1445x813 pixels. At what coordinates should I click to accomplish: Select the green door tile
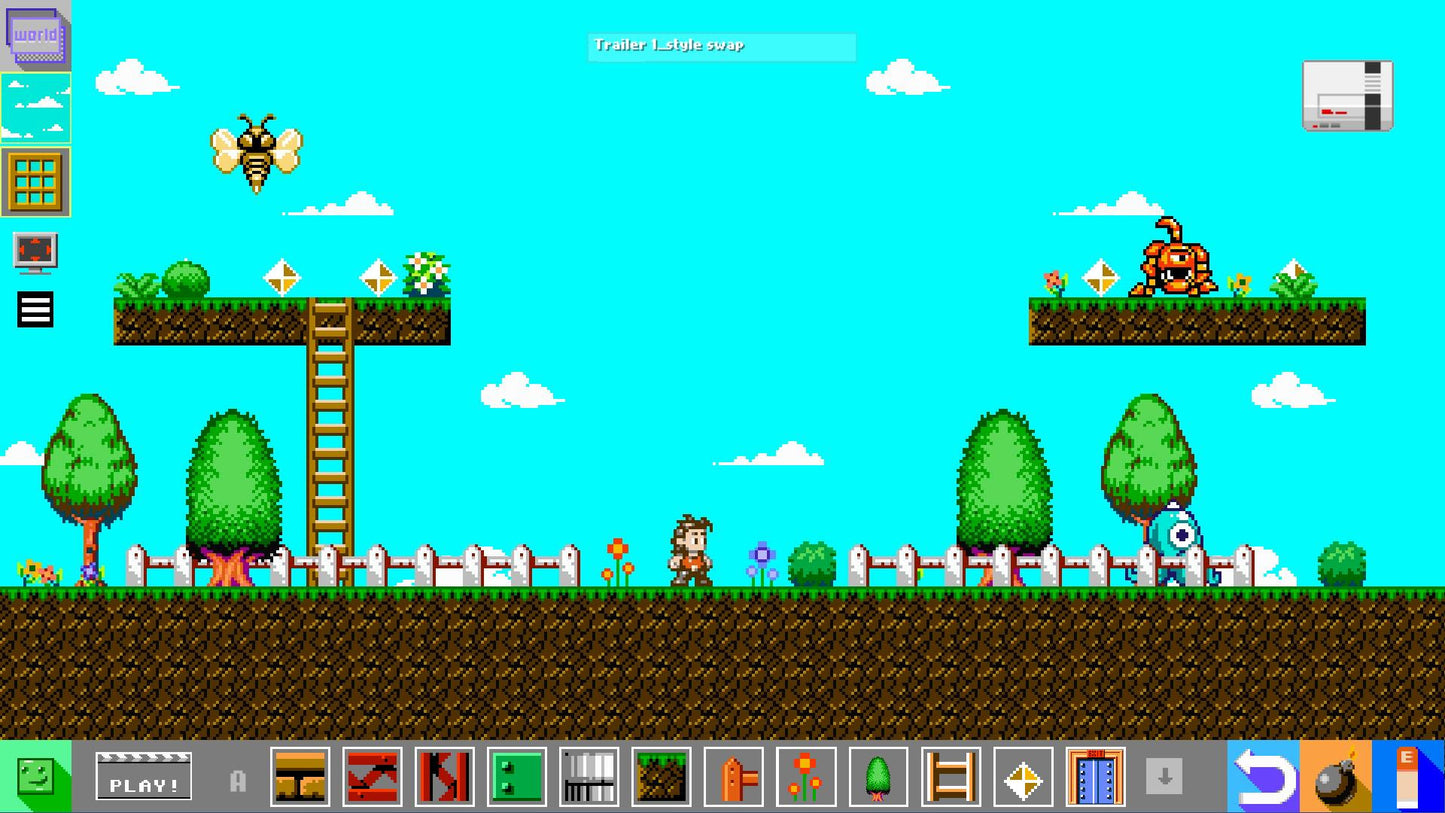516,778
